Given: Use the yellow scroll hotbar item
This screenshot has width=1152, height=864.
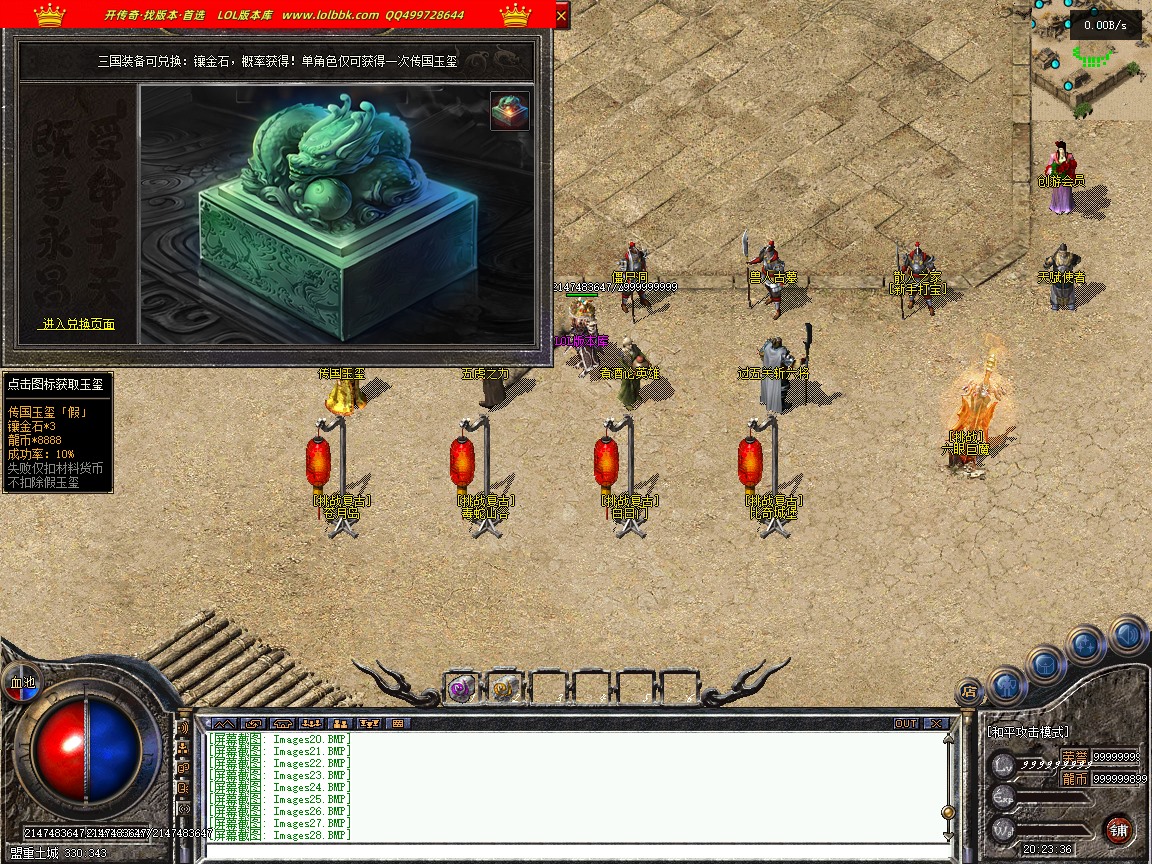Looking at the screenshot, I should [x=503, y=688].
